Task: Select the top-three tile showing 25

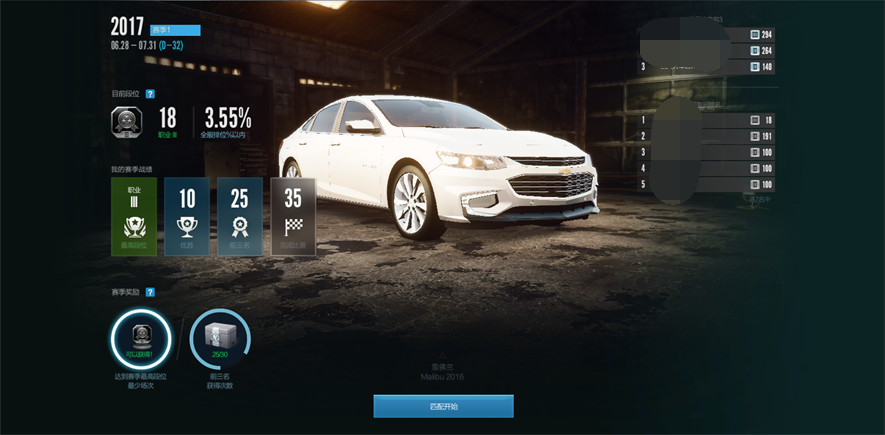Action: coord(240,217)
